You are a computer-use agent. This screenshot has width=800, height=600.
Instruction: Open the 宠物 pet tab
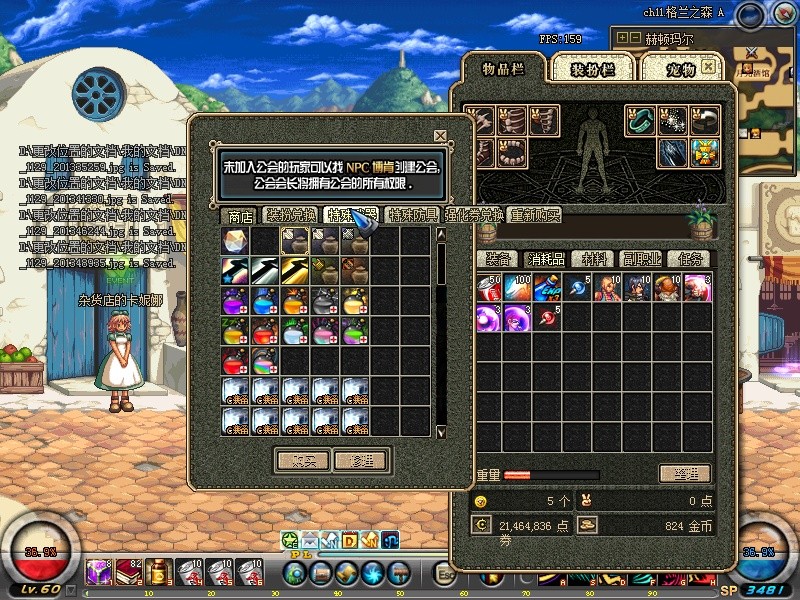tap(680, 68)
